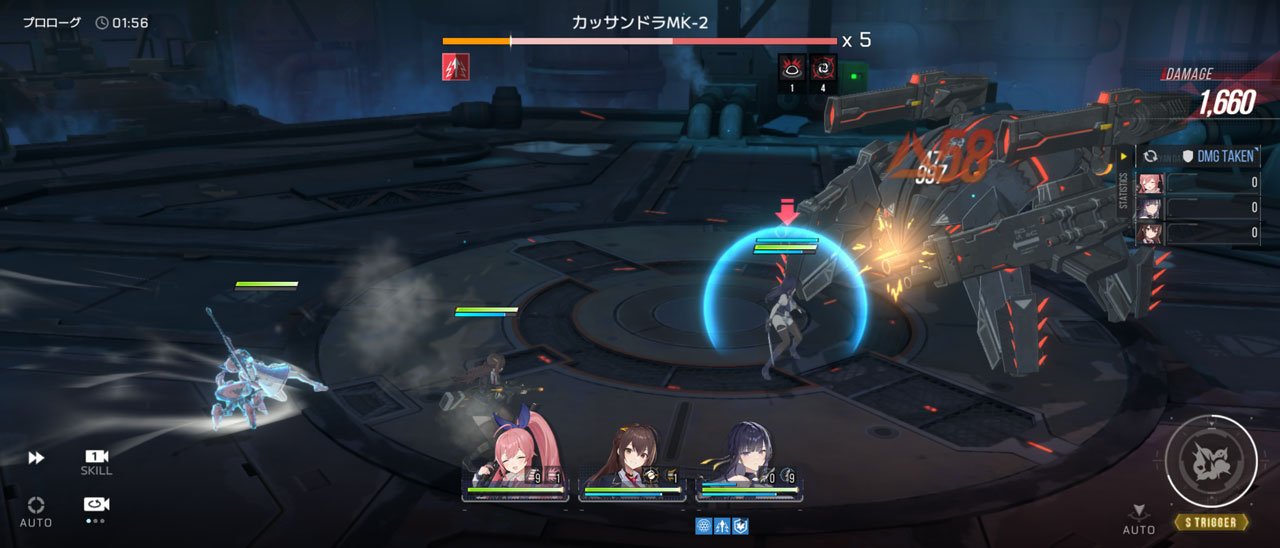Select the dark-haired character portrait card

point(749,466)
